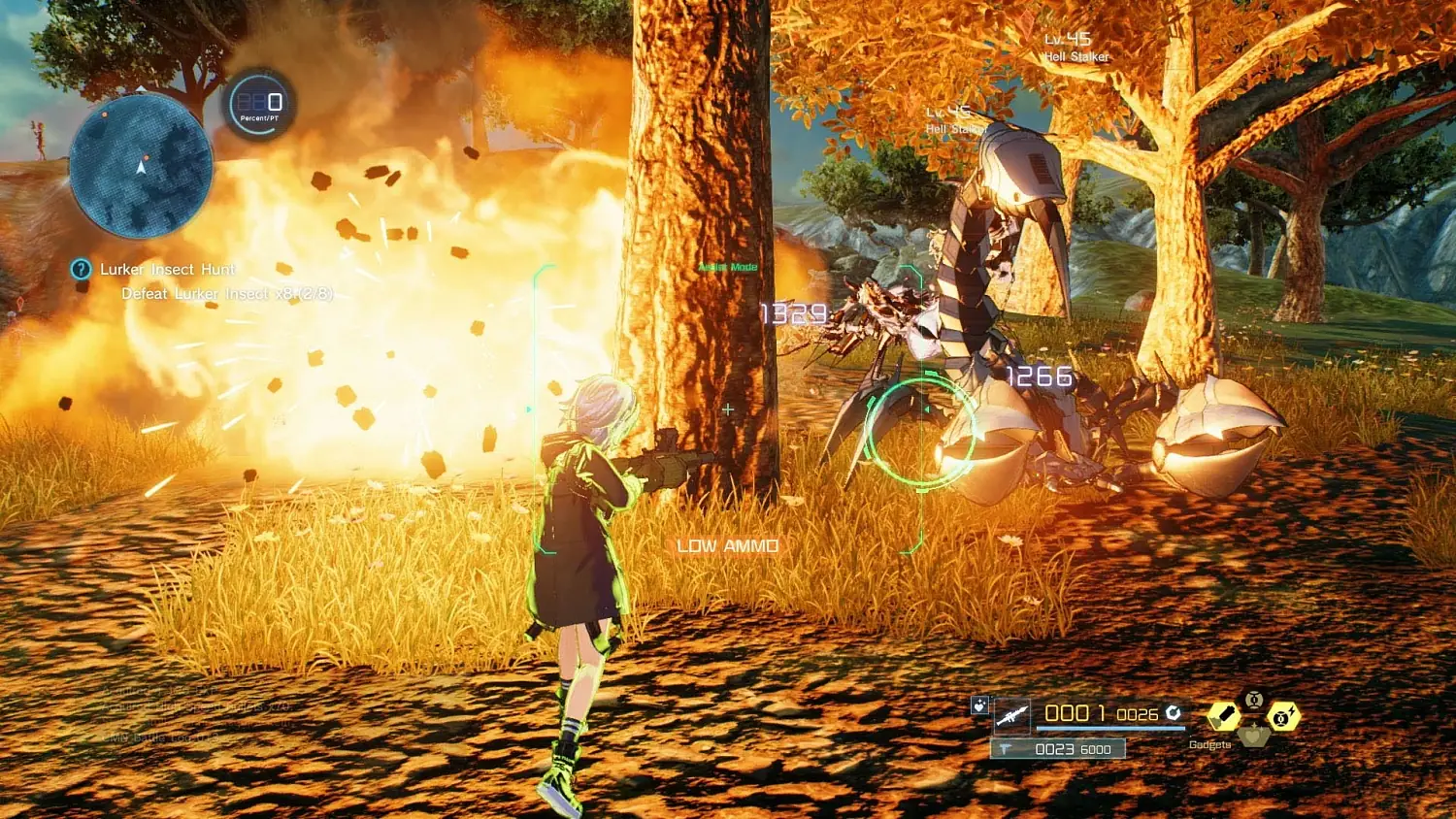Click the Defeat Lurker Insect x8 objective text
This screenshot has height=819, width=1456.
[225, 294]
